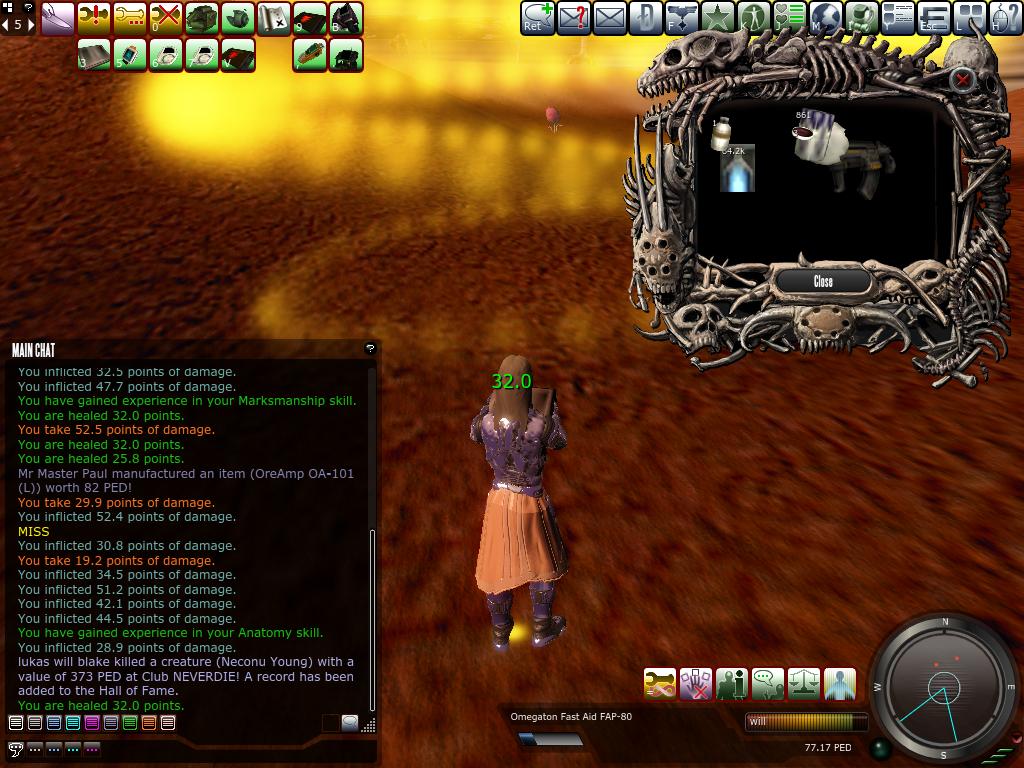Open the human figure character icon
The height and width of the screenshot is (768, 1024).
754,18
